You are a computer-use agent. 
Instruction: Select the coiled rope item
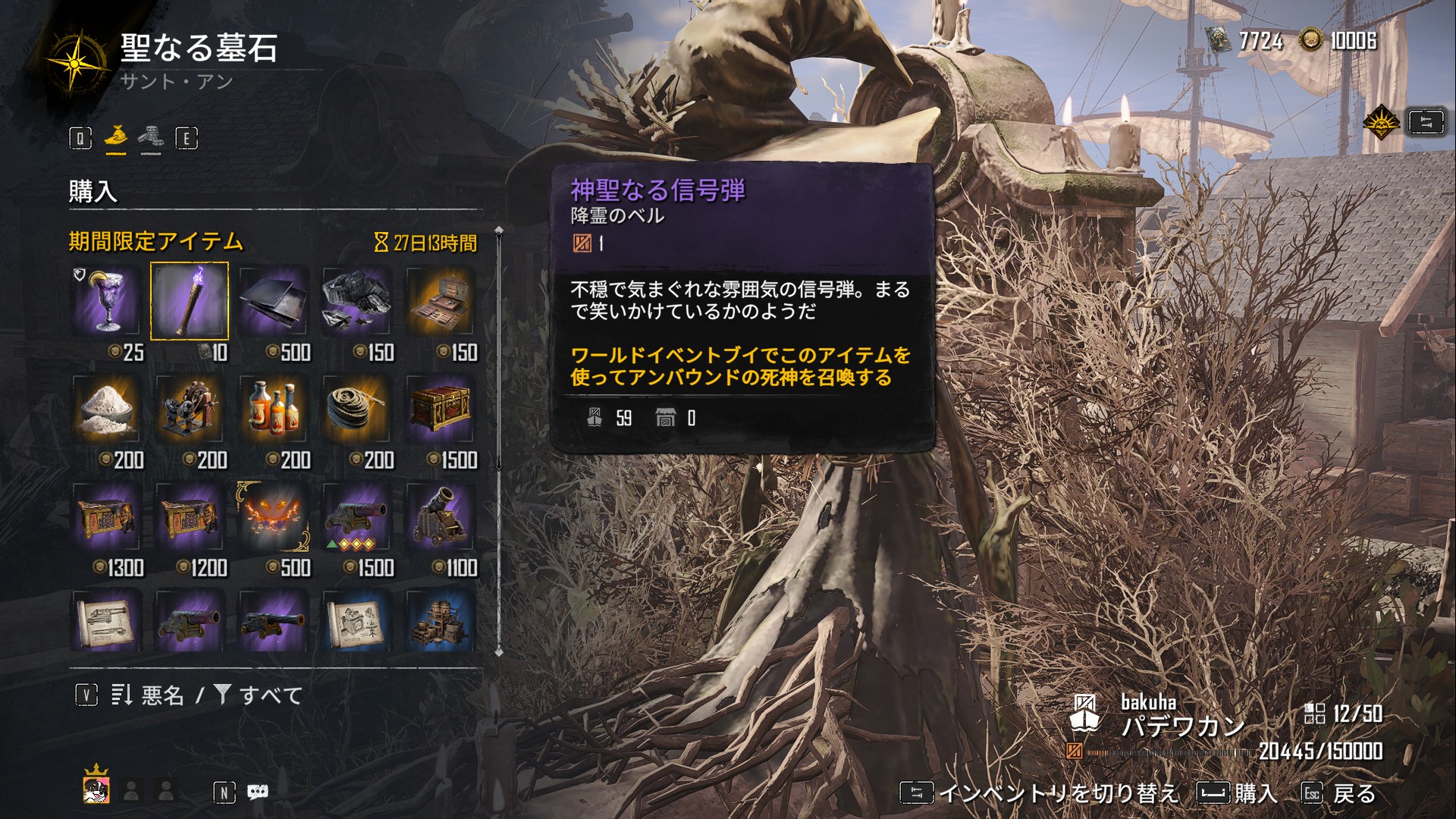[356, 409]
